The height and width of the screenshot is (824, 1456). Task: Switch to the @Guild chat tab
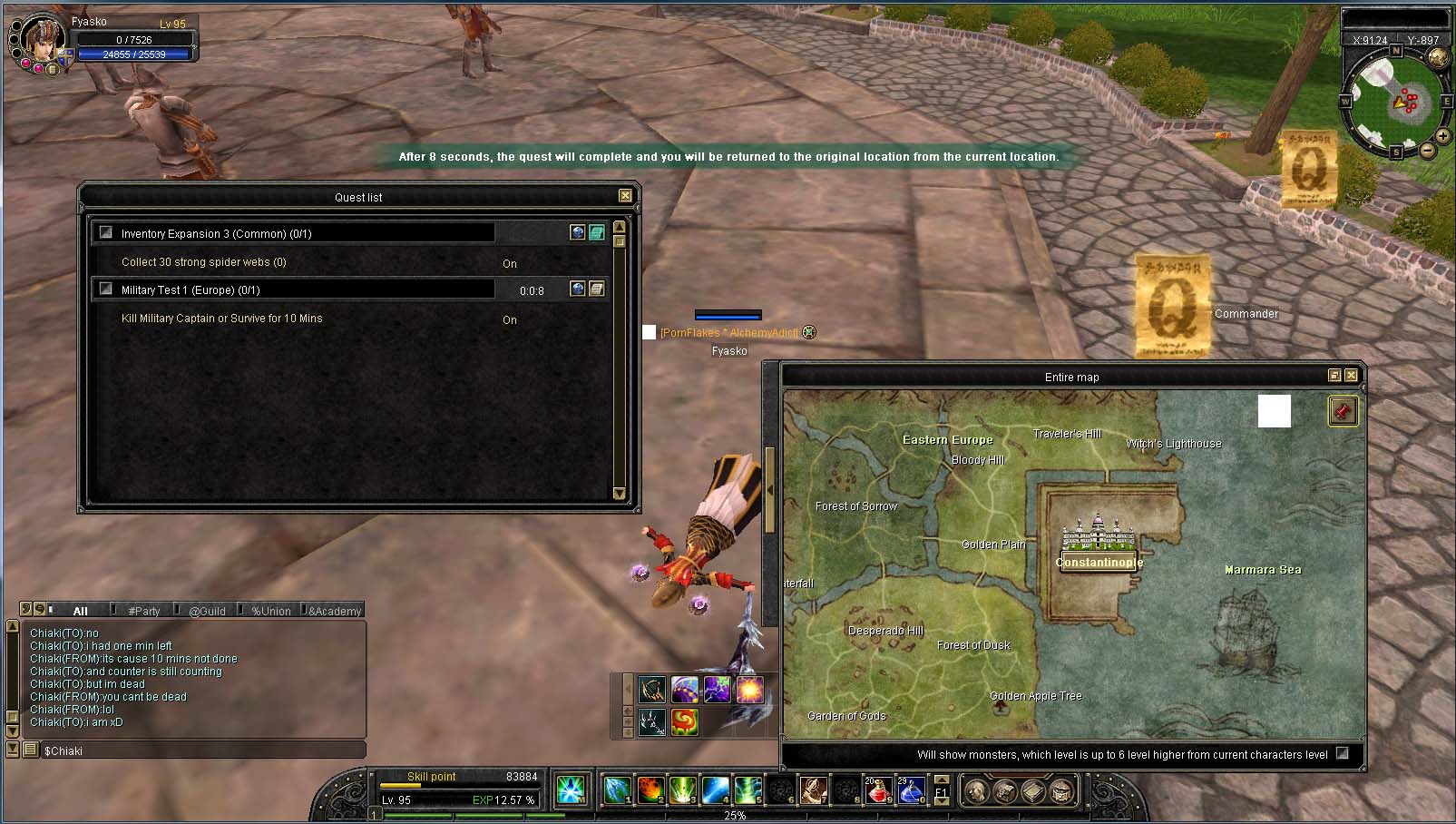click(207, 611)
